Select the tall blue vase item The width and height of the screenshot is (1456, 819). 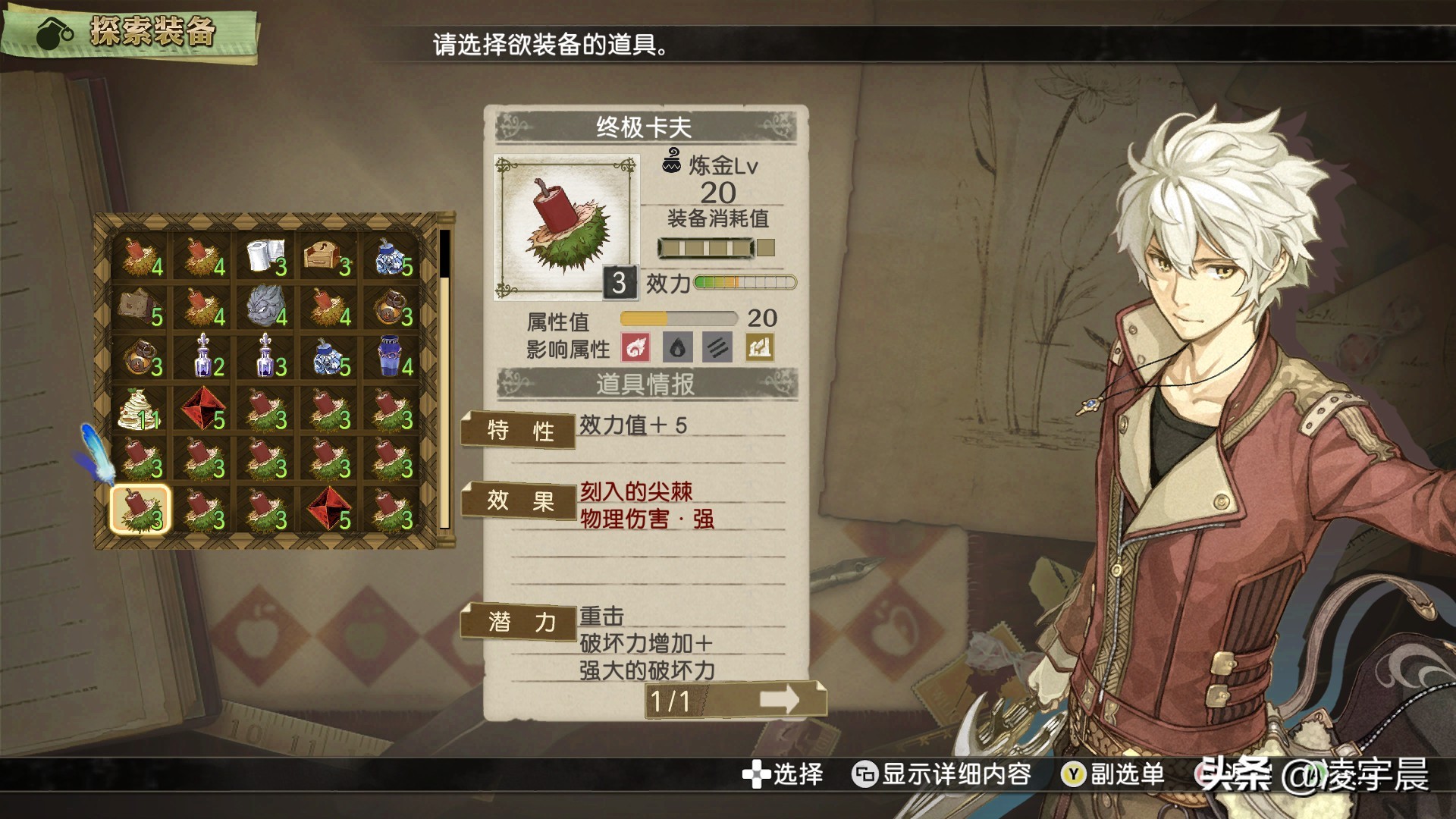point(391,356)
